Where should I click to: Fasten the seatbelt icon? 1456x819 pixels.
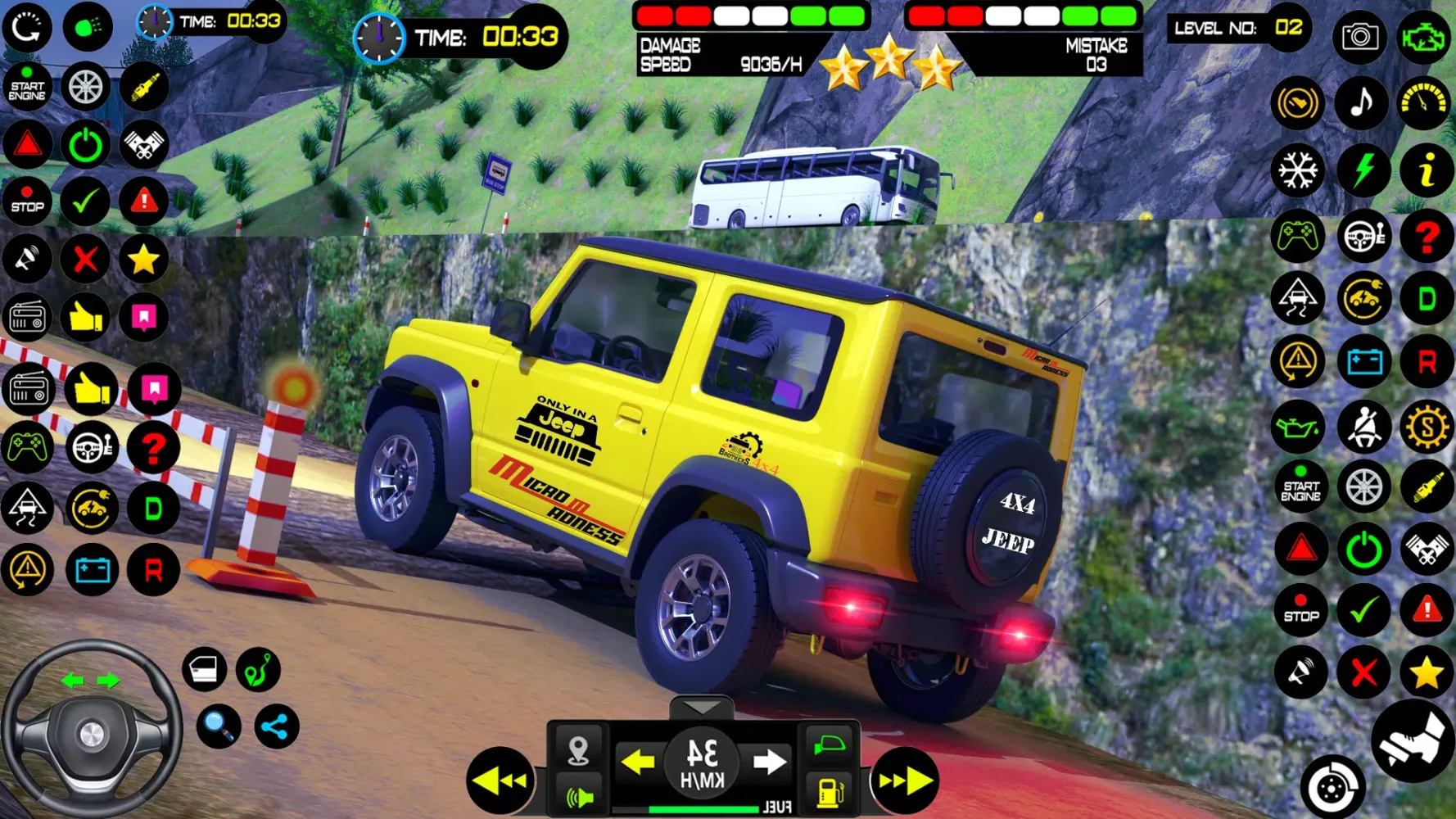click(1363, 428)
